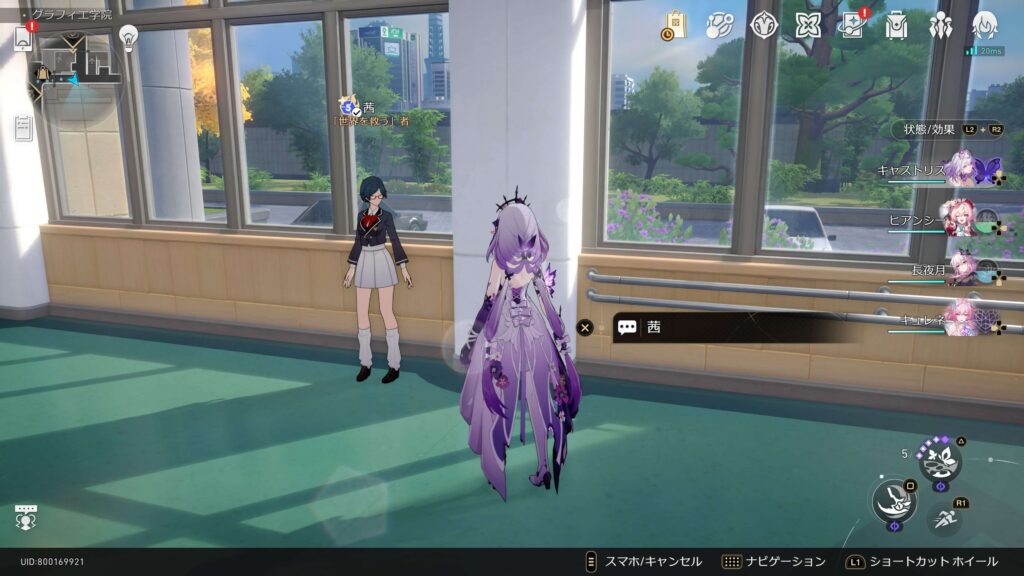
Task: Open the phone icon with red alert
Action: [23, 37]
